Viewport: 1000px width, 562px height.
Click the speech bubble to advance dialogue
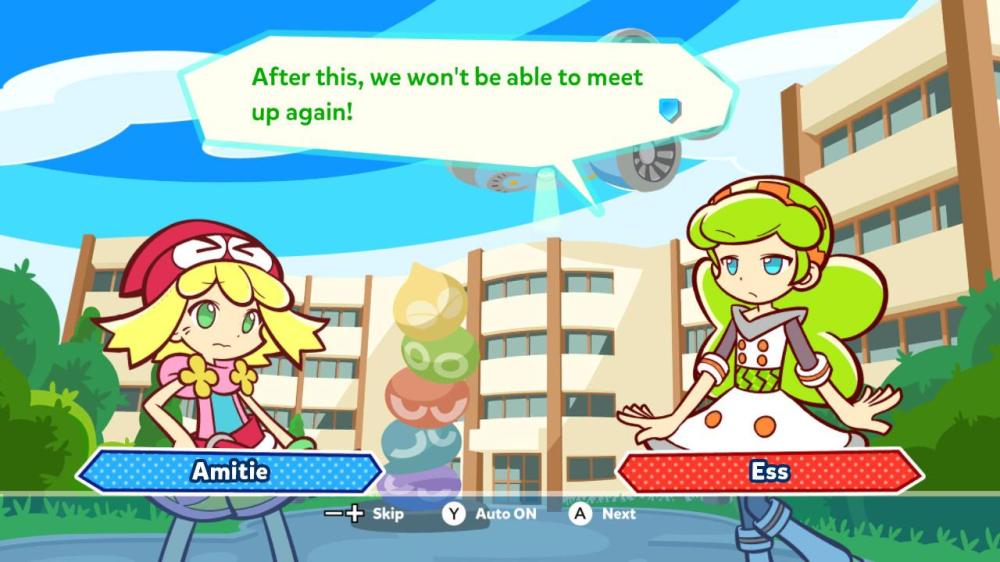point(450,95)
